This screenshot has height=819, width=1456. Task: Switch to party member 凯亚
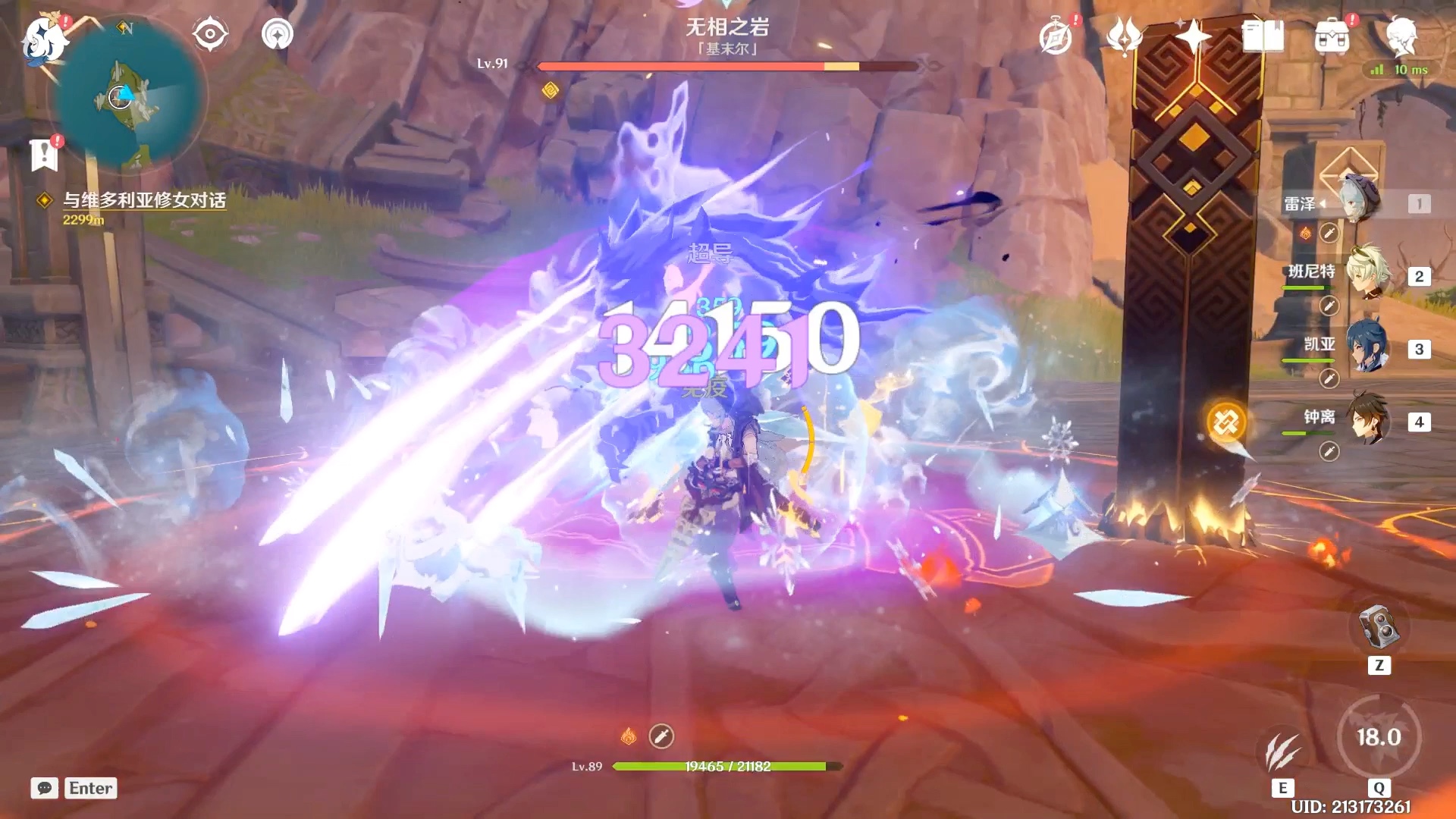tap(1367, 347)
